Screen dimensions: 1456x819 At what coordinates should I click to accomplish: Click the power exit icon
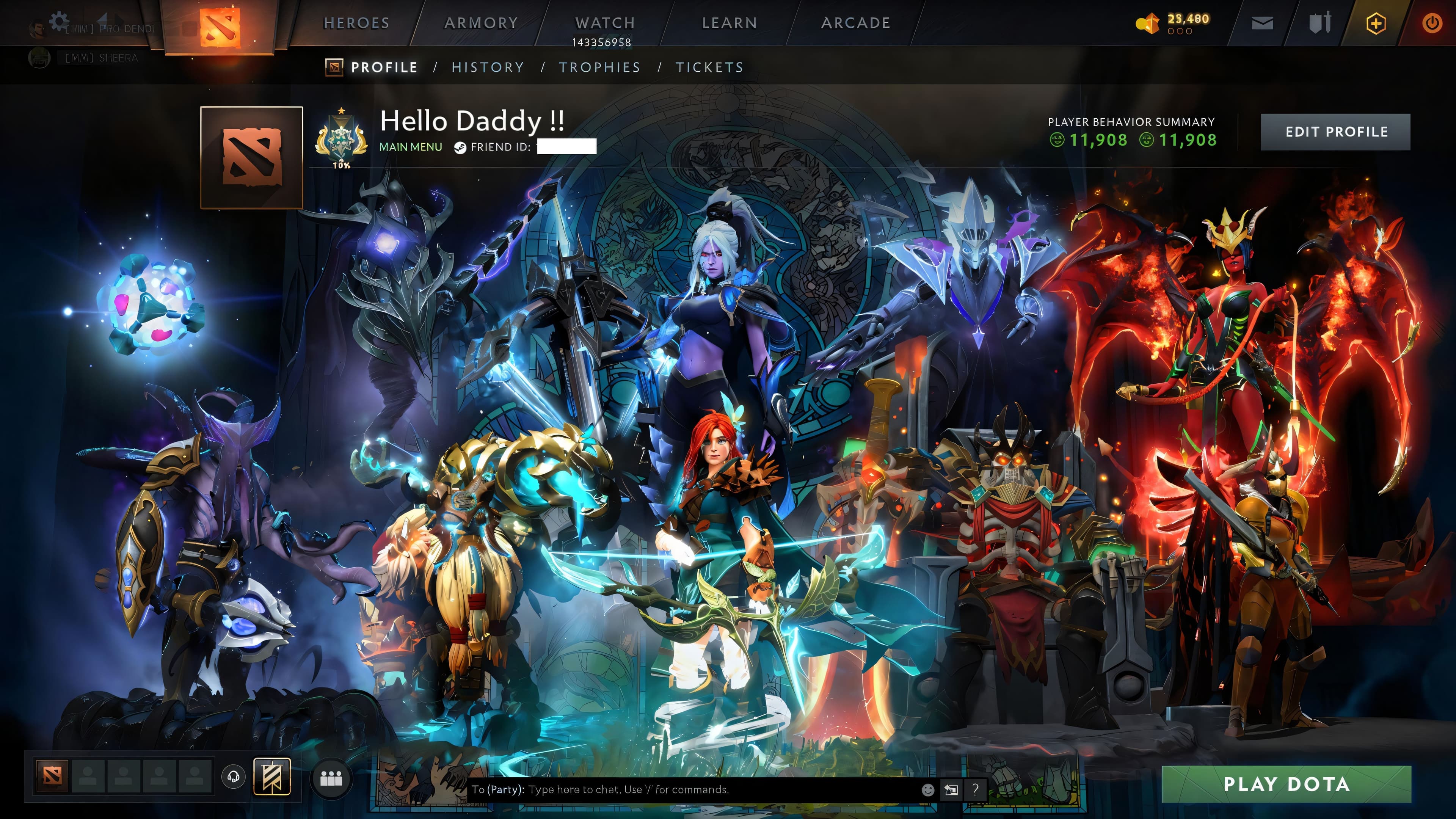(1433, 23)
